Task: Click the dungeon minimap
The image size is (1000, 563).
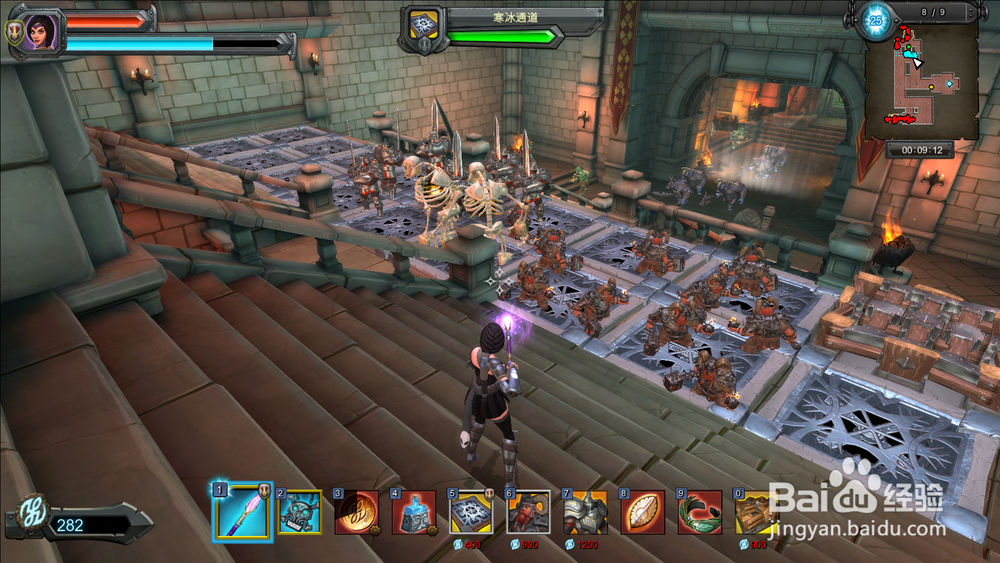Action: [x=922, y=82]
